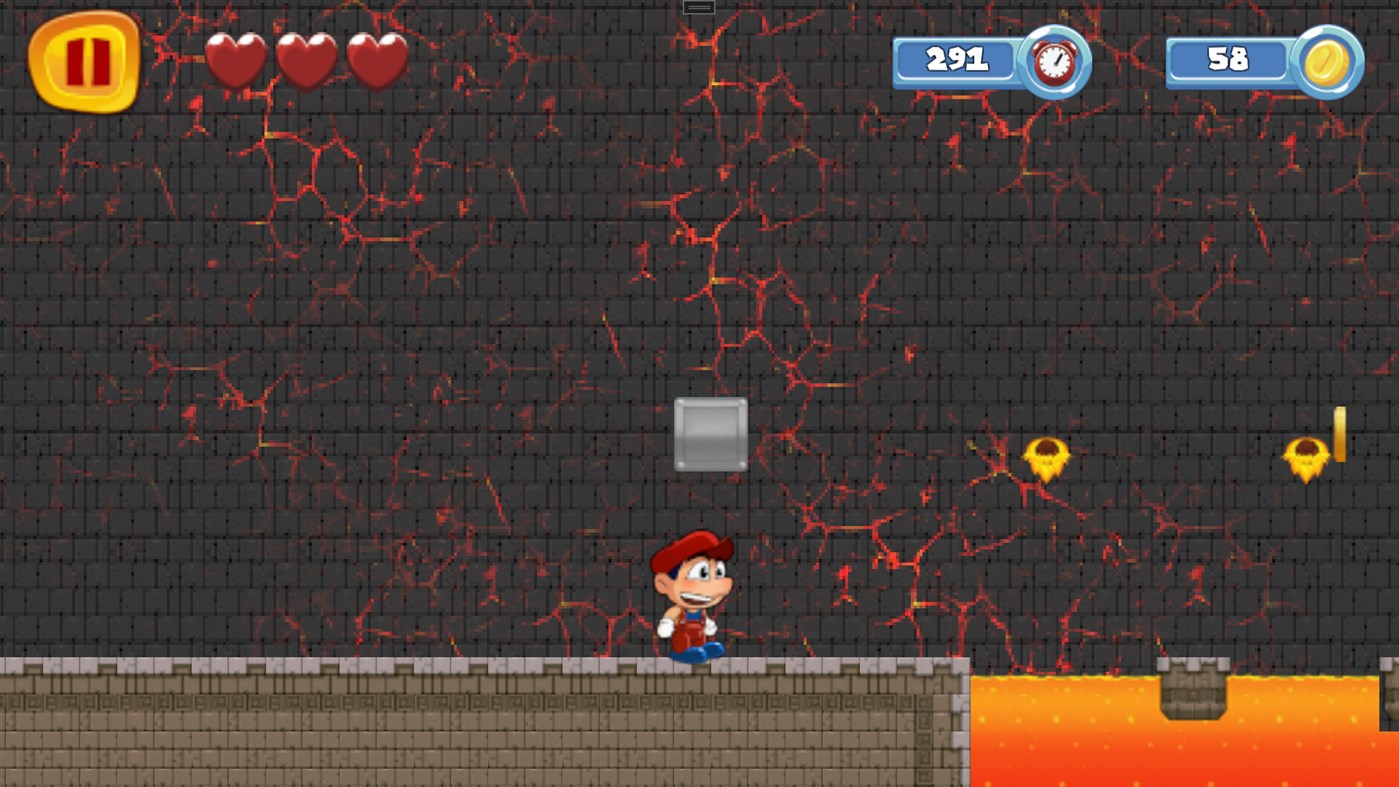Screen dimensions: 1399x787
Task: Click the winged coin pickup near the lava
Action: (x=1046, y=458)
